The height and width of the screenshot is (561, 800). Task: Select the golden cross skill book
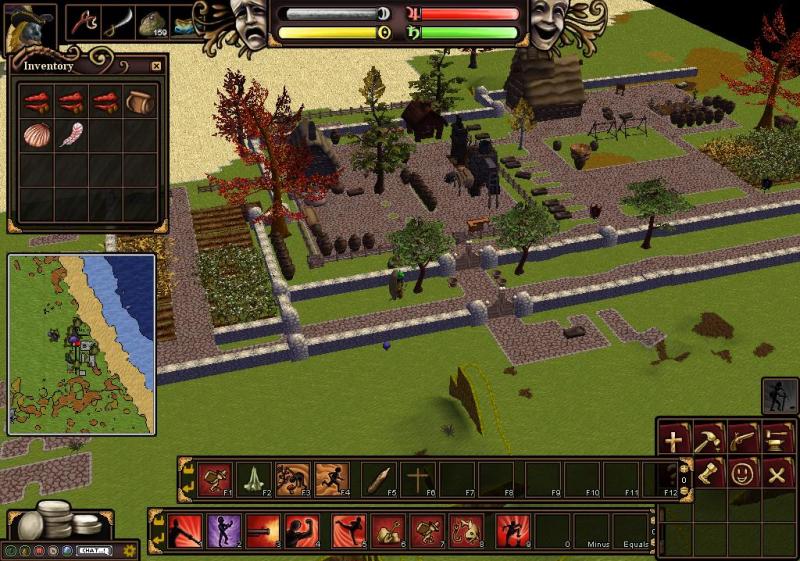tap(675, 439)
